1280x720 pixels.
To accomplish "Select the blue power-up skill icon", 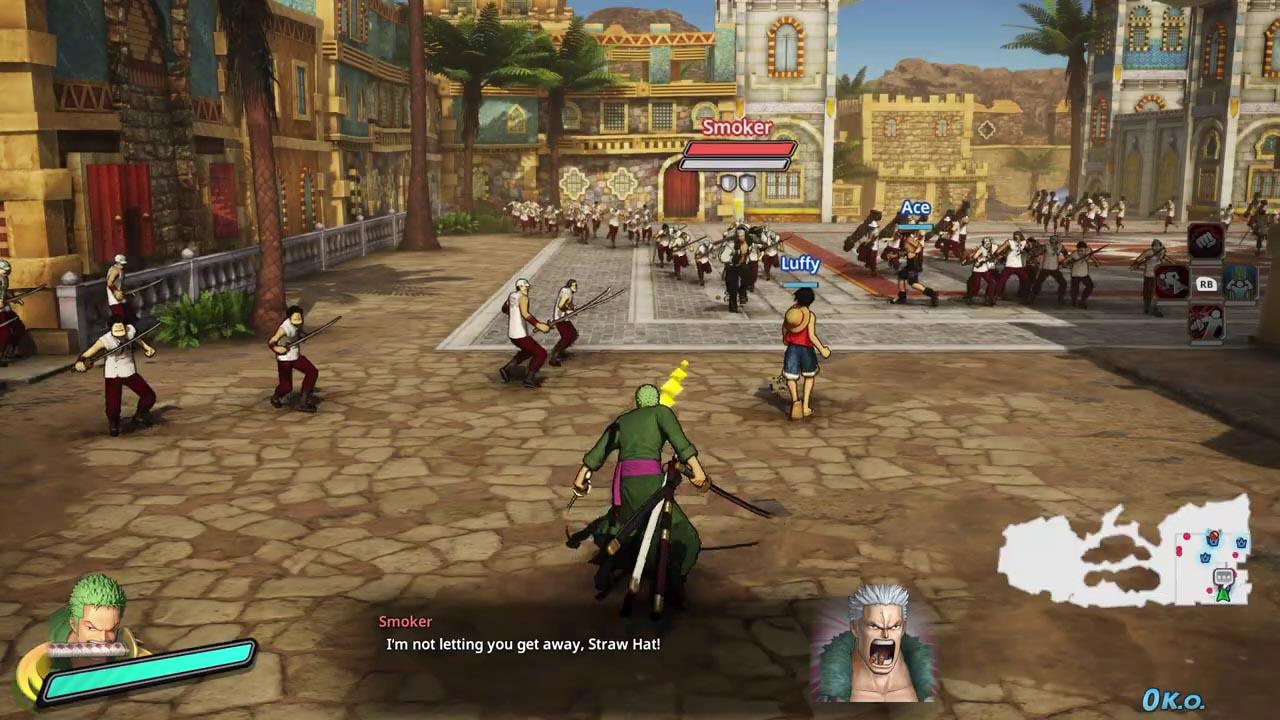I will click(1238, 286).
